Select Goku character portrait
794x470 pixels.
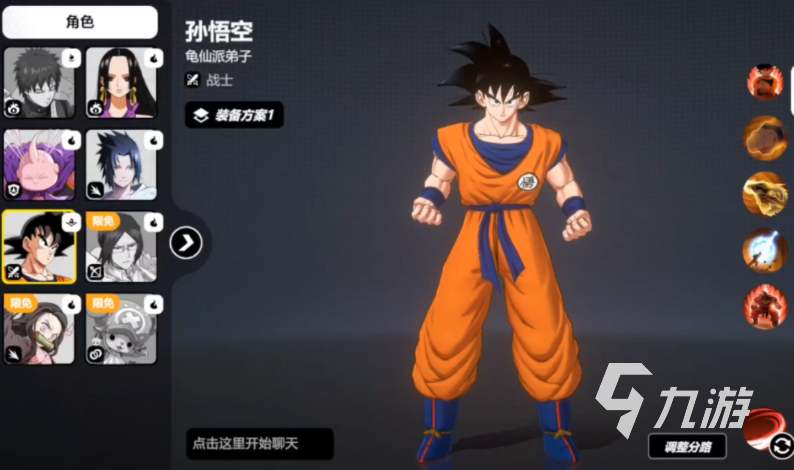tap(40, 247)
